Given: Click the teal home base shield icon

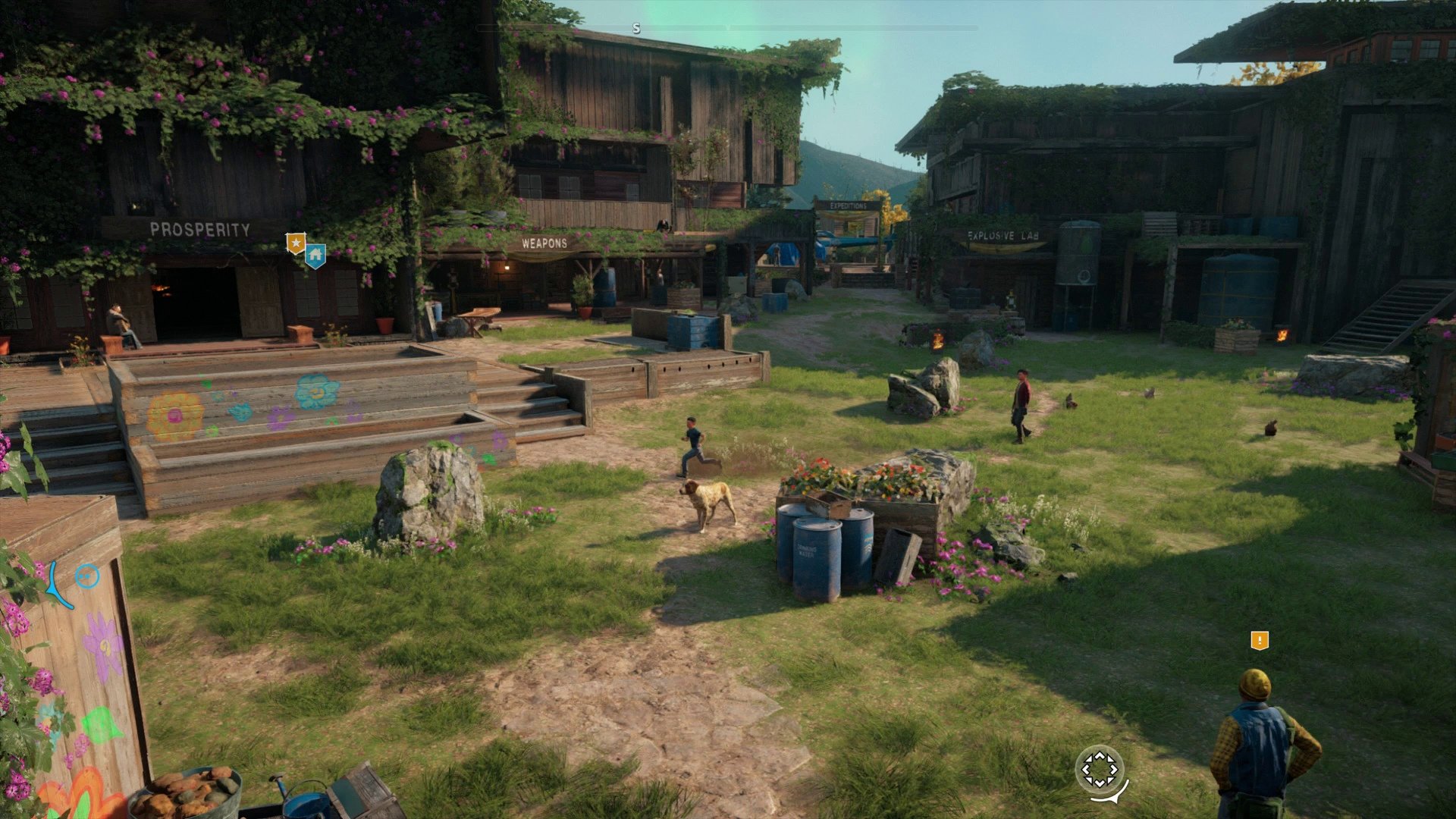Looking at the screenshot, I should tap(315, 253).
